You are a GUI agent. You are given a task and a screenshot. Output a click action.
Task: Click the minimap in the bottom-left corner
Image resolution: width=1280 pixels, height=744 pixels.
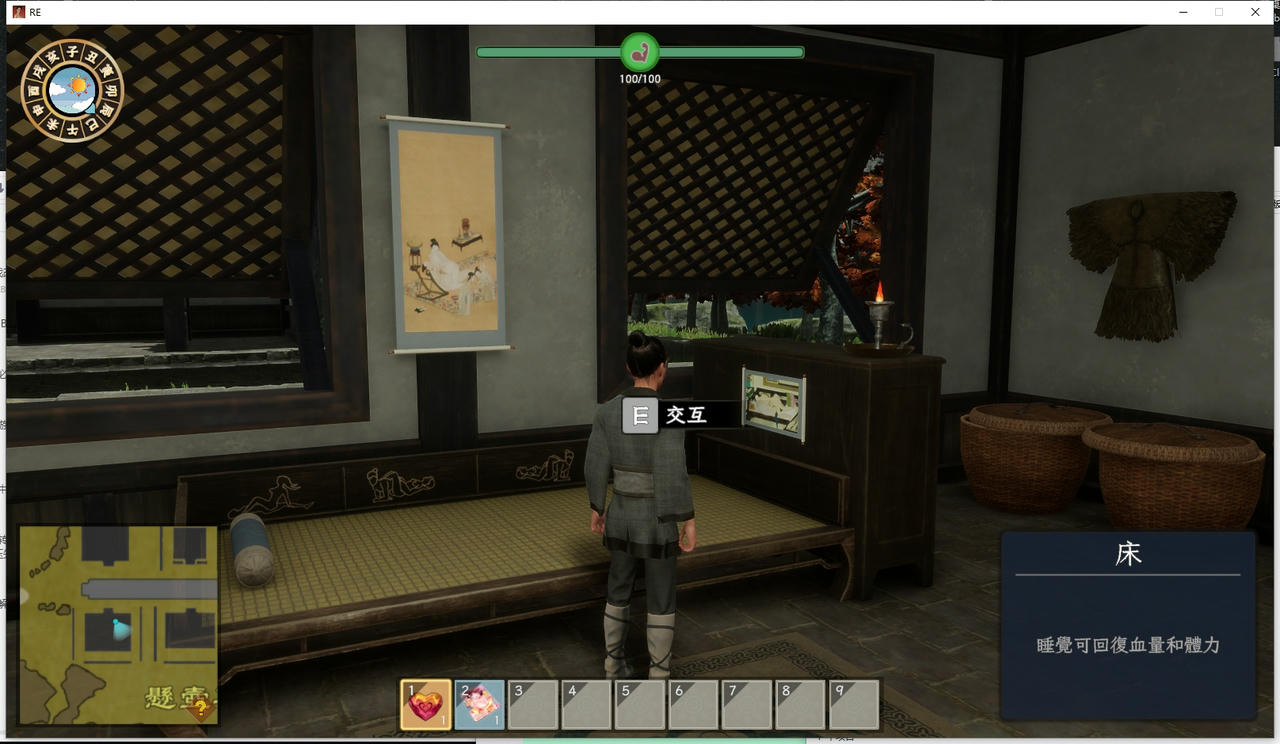[118, 624]
